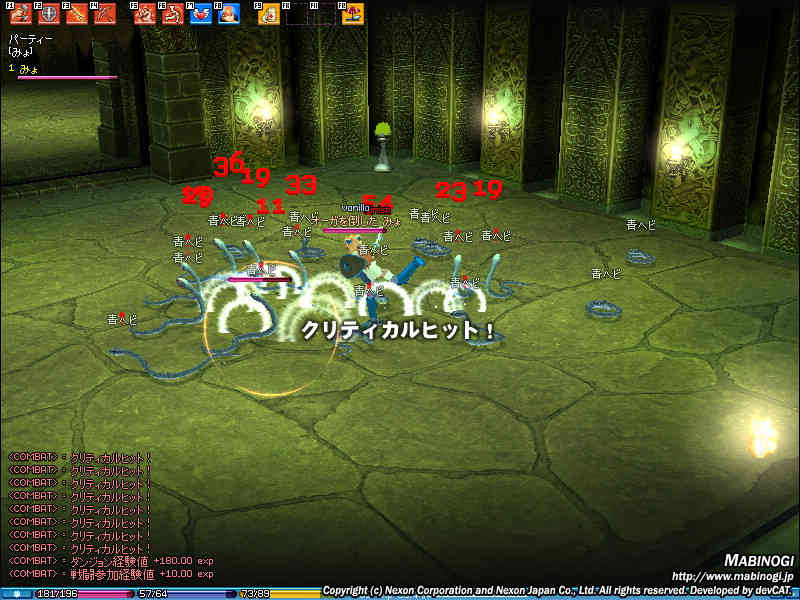Activate the bow ranged attack on F4
The width and height of the screenshot is (800, 600).
(104, 14)
